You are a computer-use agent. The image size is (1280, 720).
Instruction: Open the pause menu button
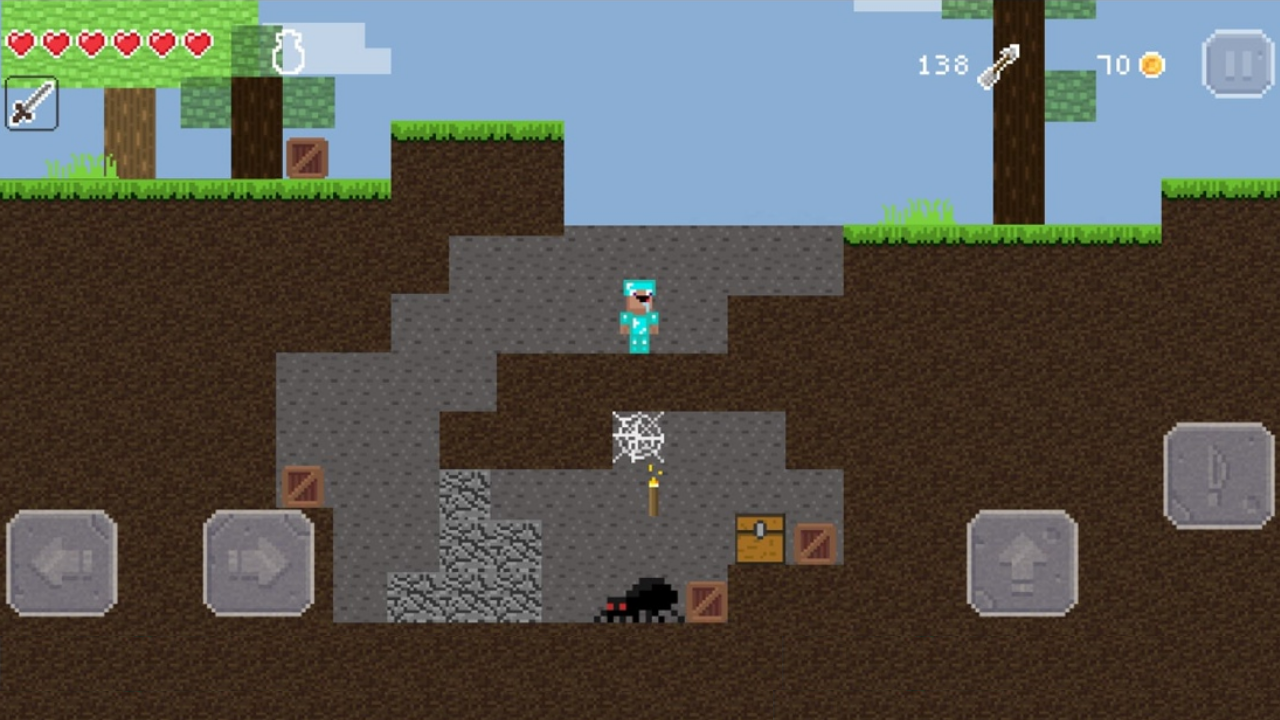click(1238, 63)
